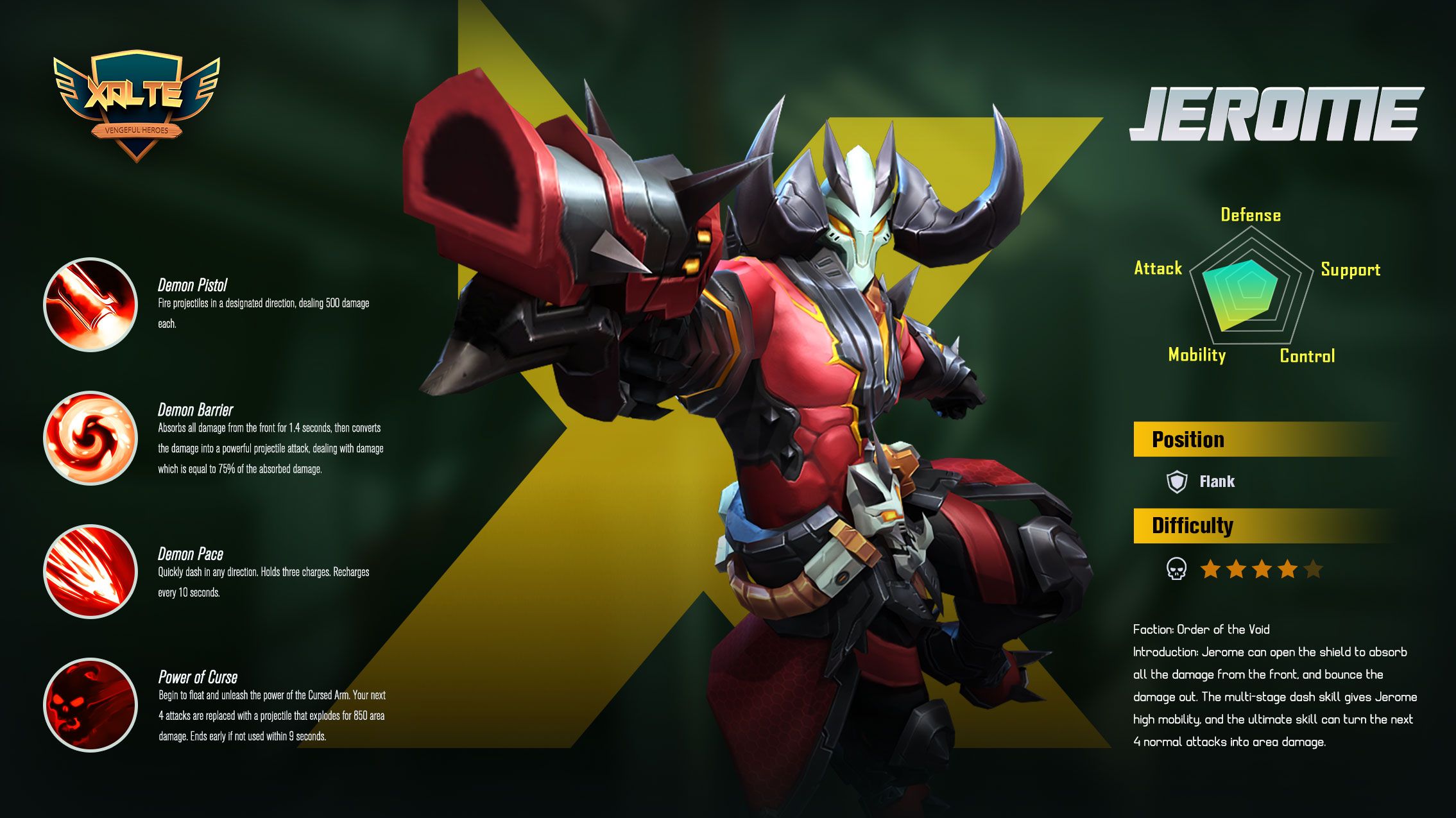Click the Demon Pace dash icon
Image resolution: width=1456 pixels, height=818 pixels.
[90, 572]
